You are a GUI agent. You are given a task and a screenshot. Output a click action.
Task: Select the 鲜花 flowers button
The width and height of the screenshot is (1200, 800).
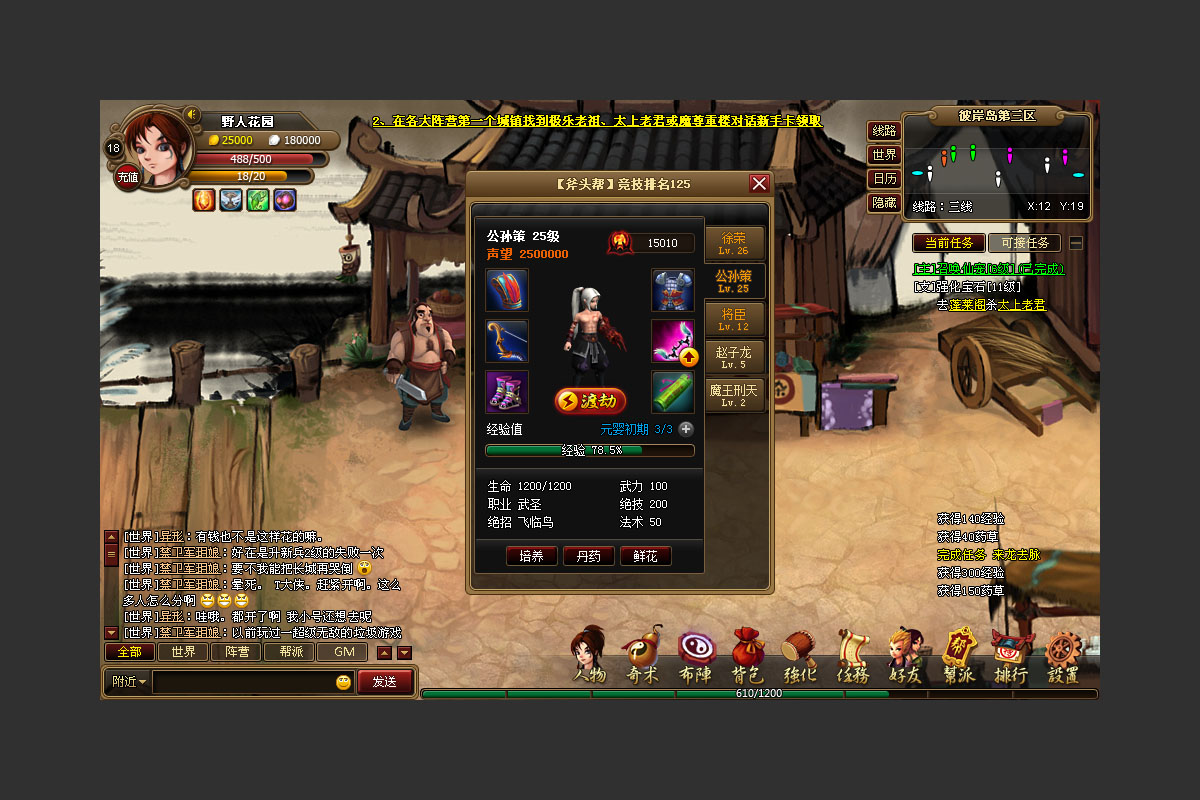(x=645, y=556)
